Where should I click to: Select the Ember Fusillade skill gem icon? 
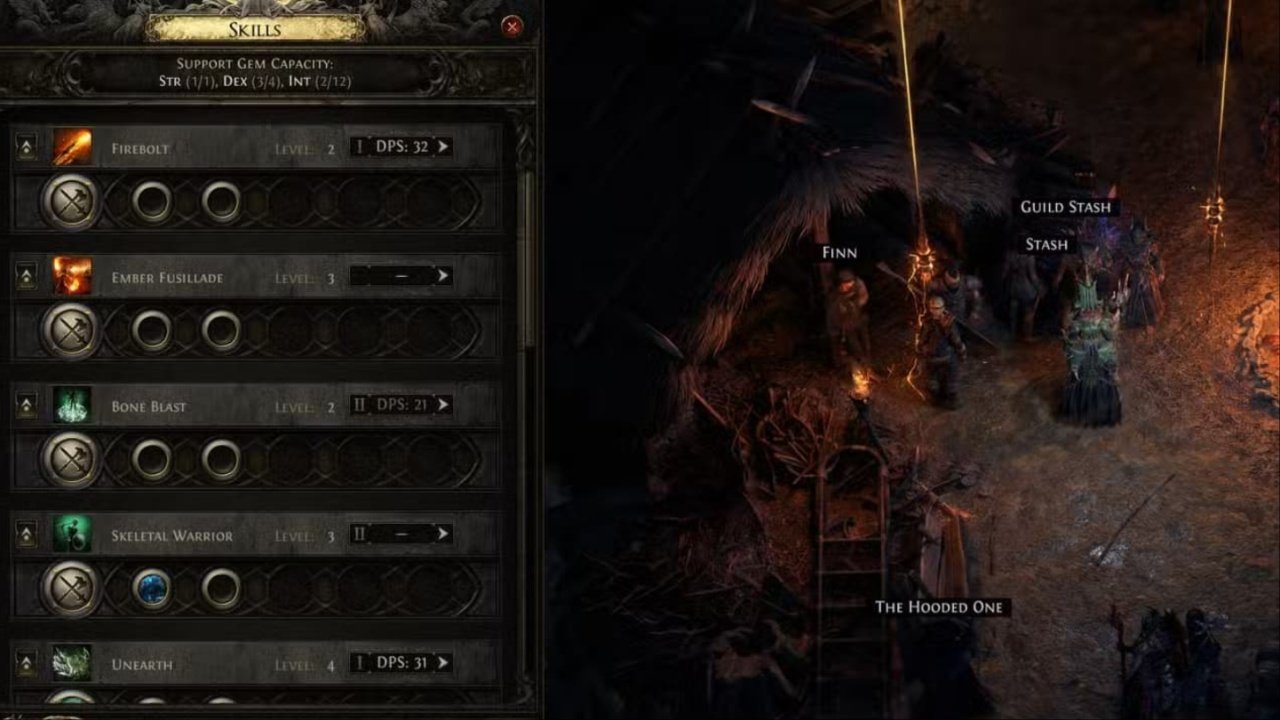72,277
